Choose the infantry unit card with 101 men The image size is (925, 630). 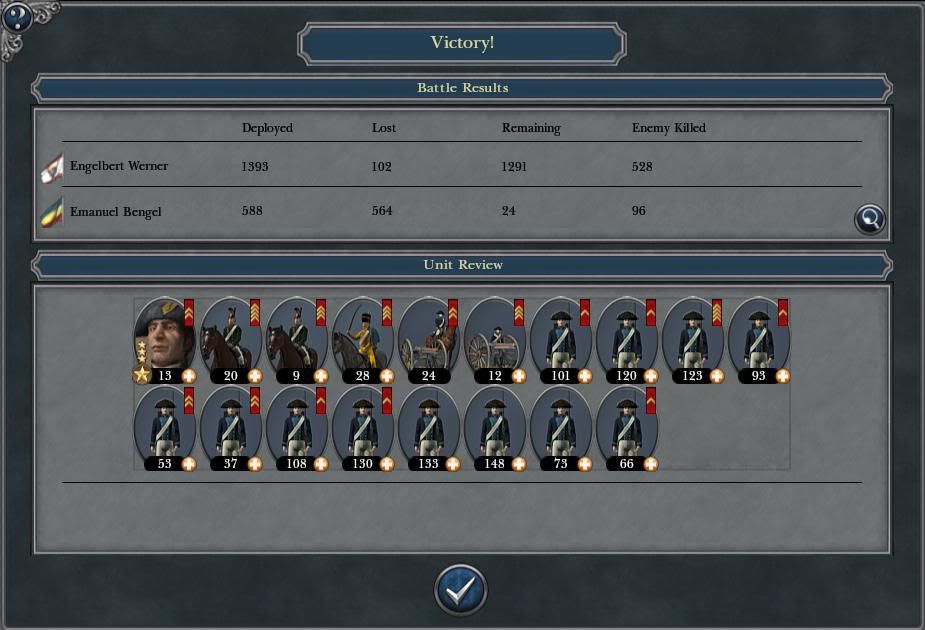tap(561, 339)
